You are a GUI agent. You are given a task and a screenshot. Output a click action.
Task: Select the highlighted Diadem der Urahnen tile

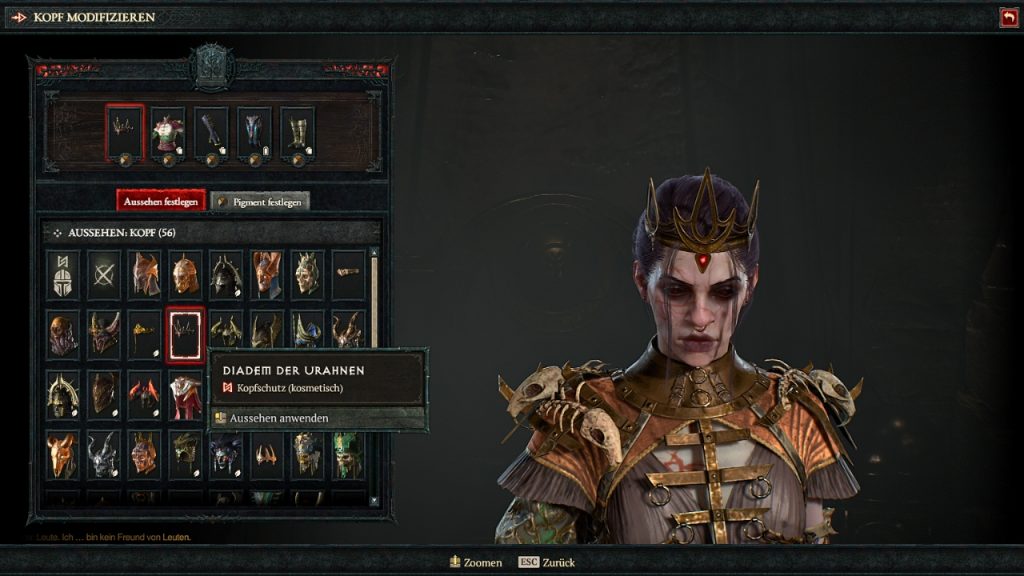point(185,333)
